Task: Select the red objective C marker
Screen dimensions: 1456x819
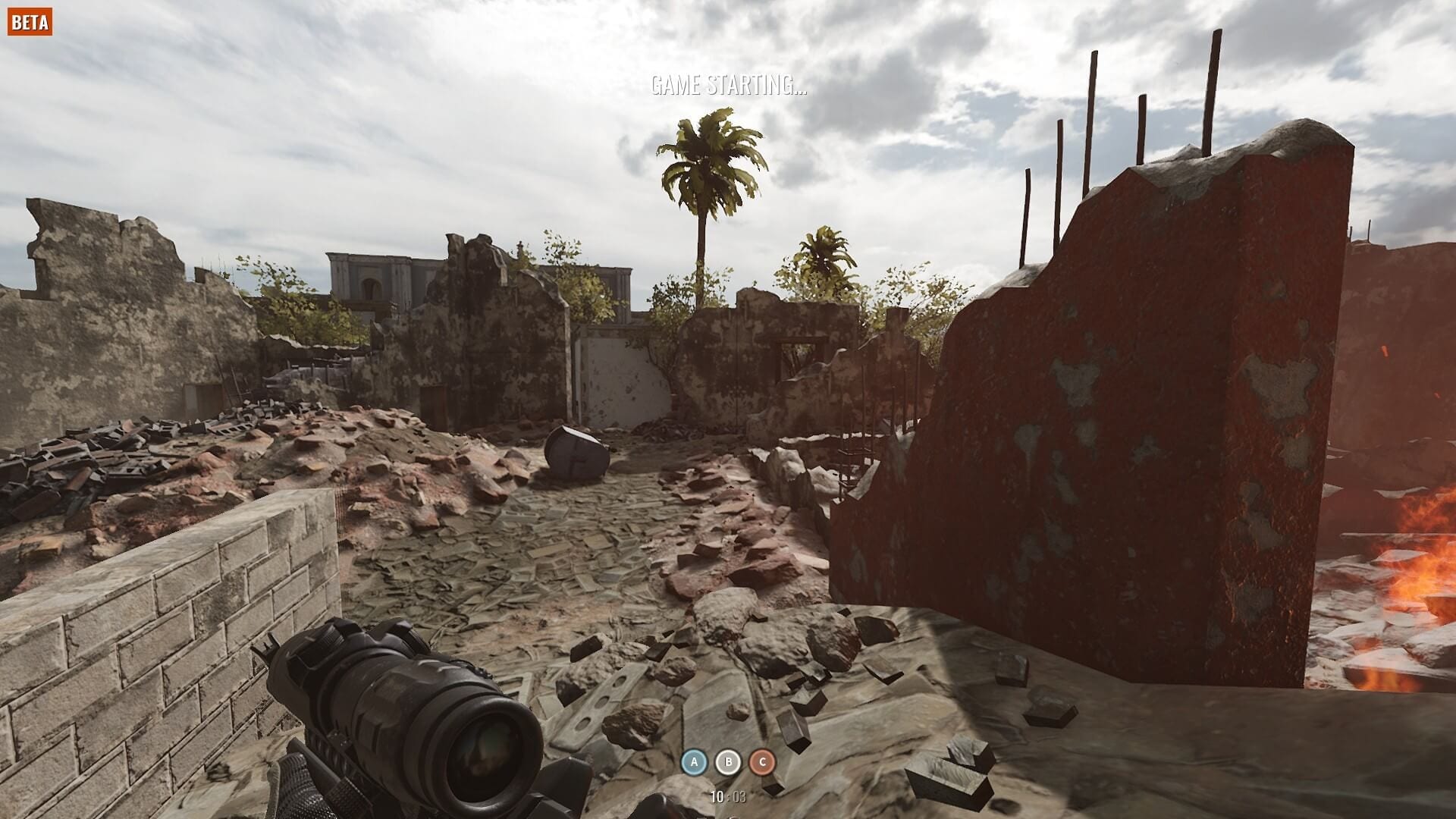Action: (762, 762)
